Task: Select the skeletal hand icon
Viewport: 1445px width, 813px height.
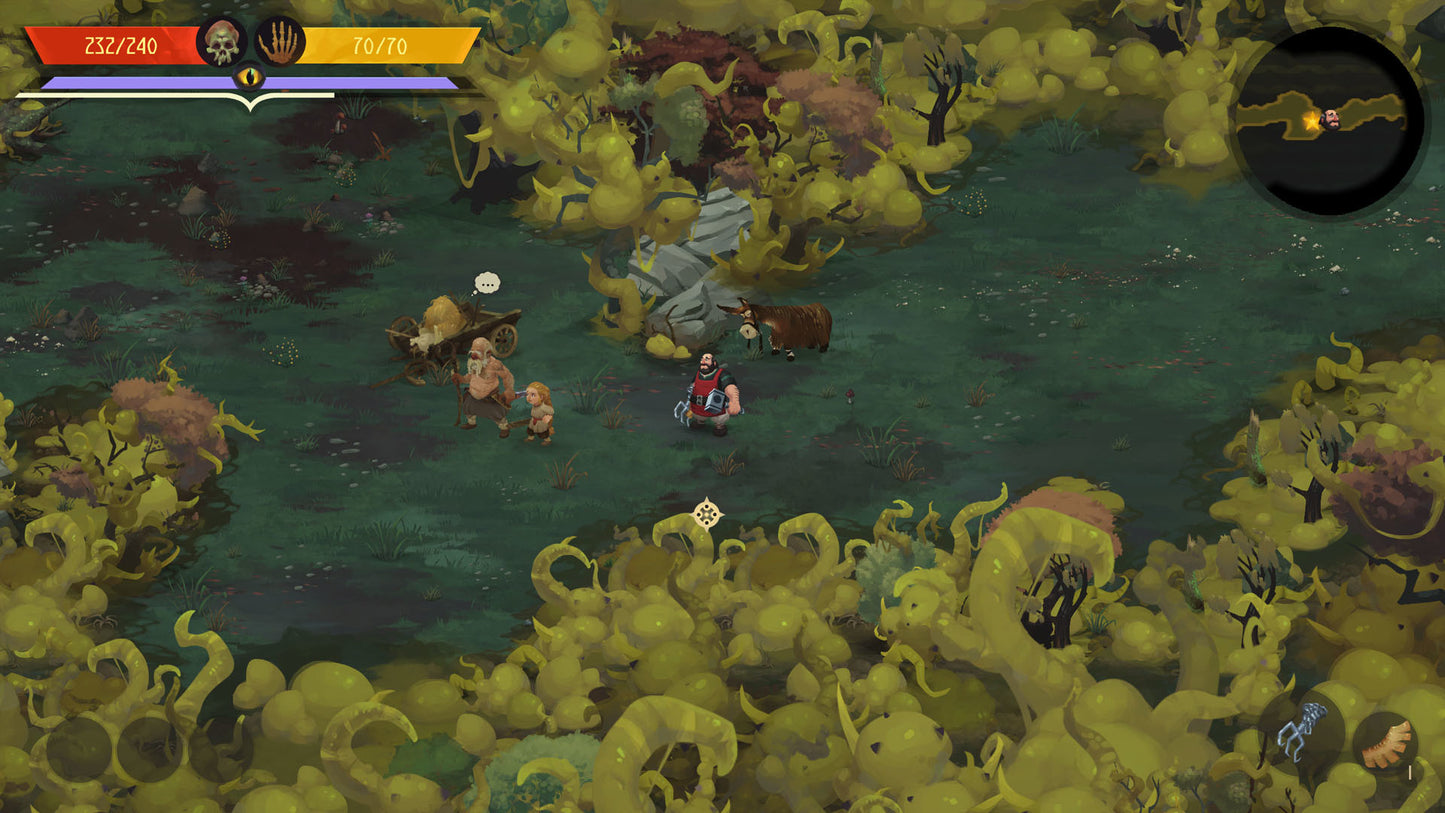Action: [280, 42]
